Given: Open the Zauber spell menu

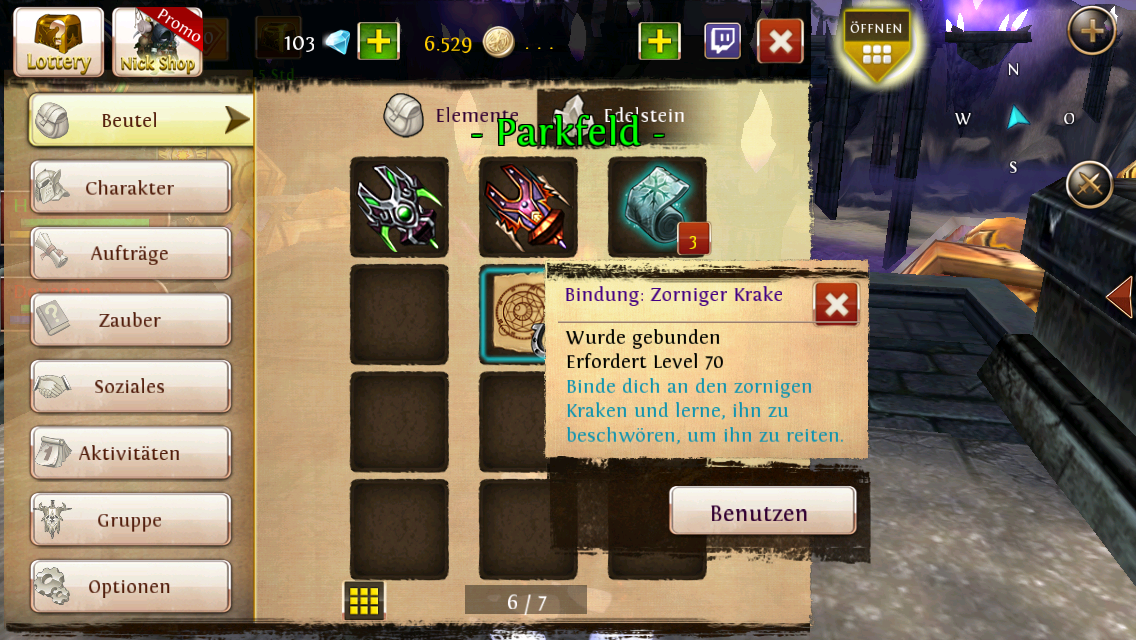Looking at the screenshot, I should pos(130,320).
